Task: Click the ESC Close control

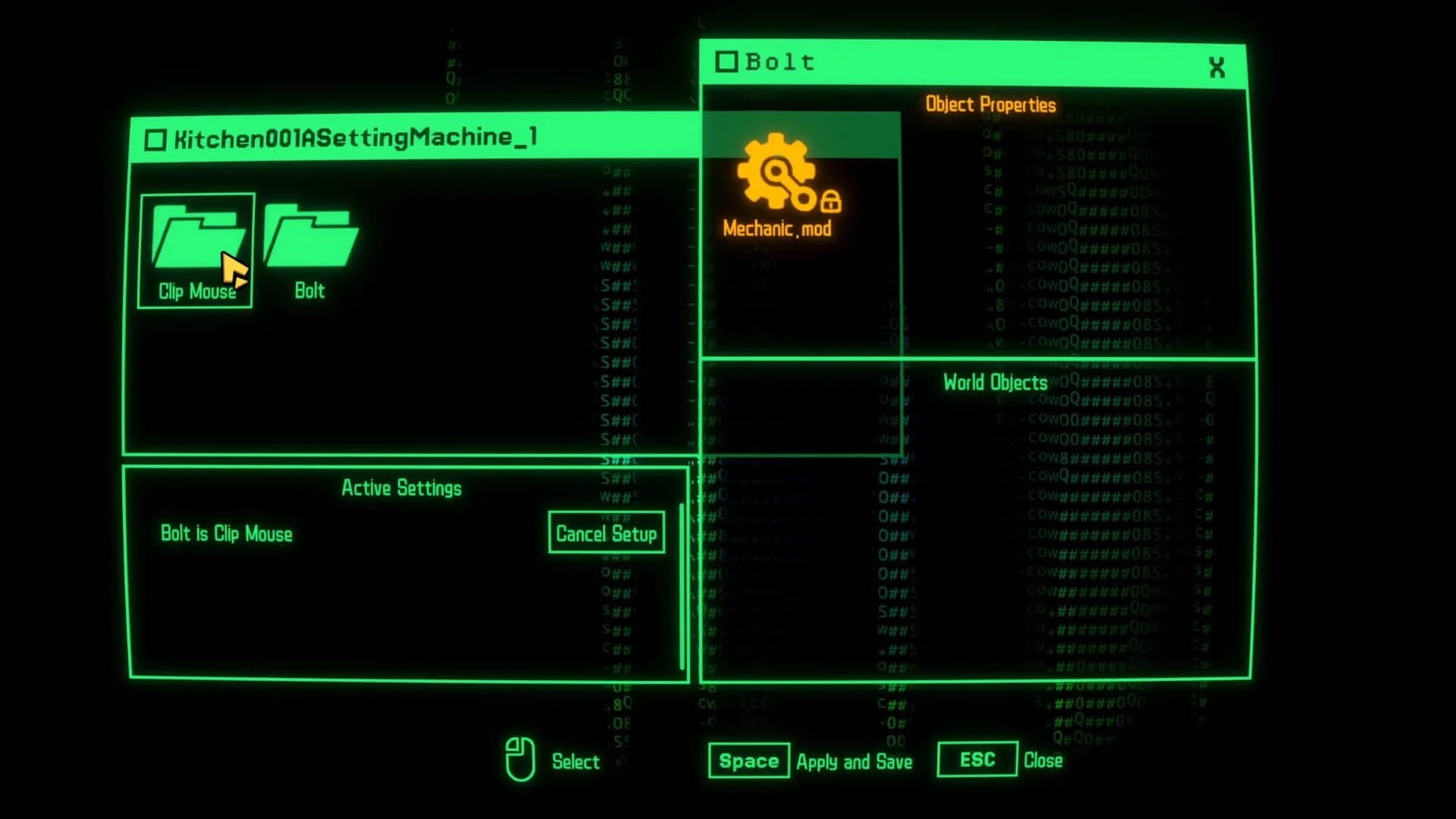Action: coord(977,759)
